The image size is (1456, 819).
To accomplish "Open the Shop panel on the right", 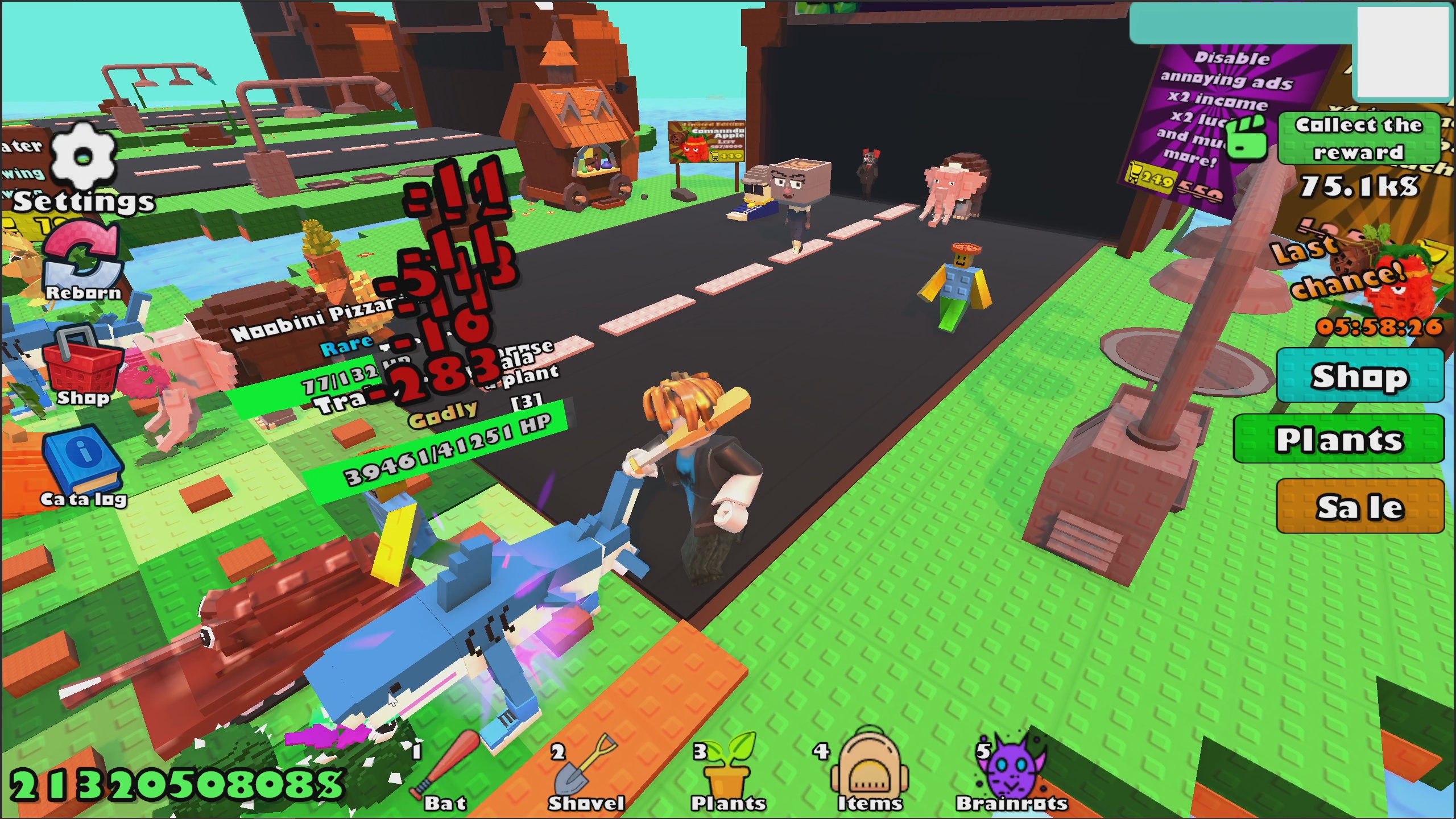I will [x=1359, y=375].
